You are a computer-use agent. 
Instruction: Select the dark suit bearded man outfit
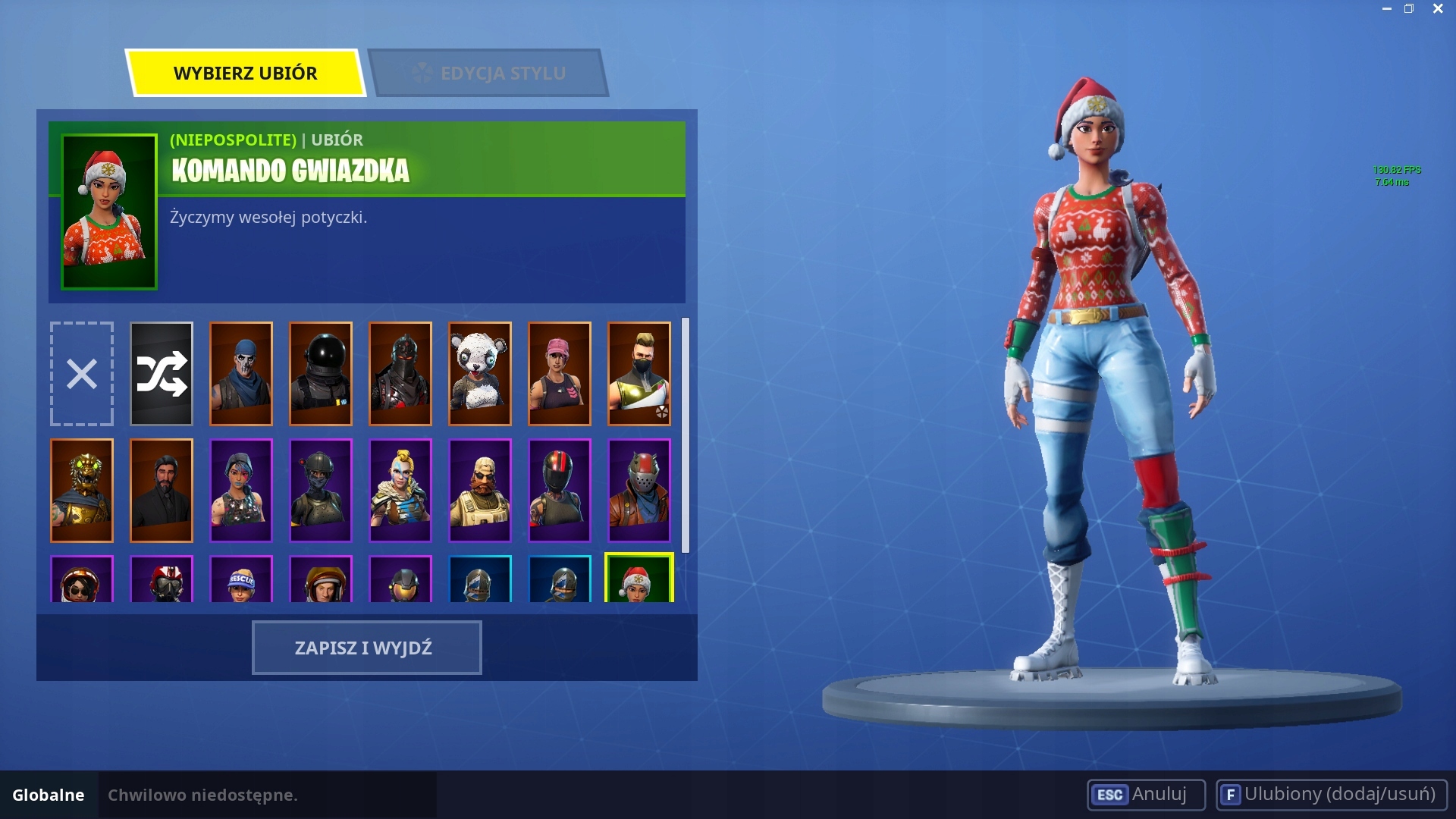[x=162, y=491]
